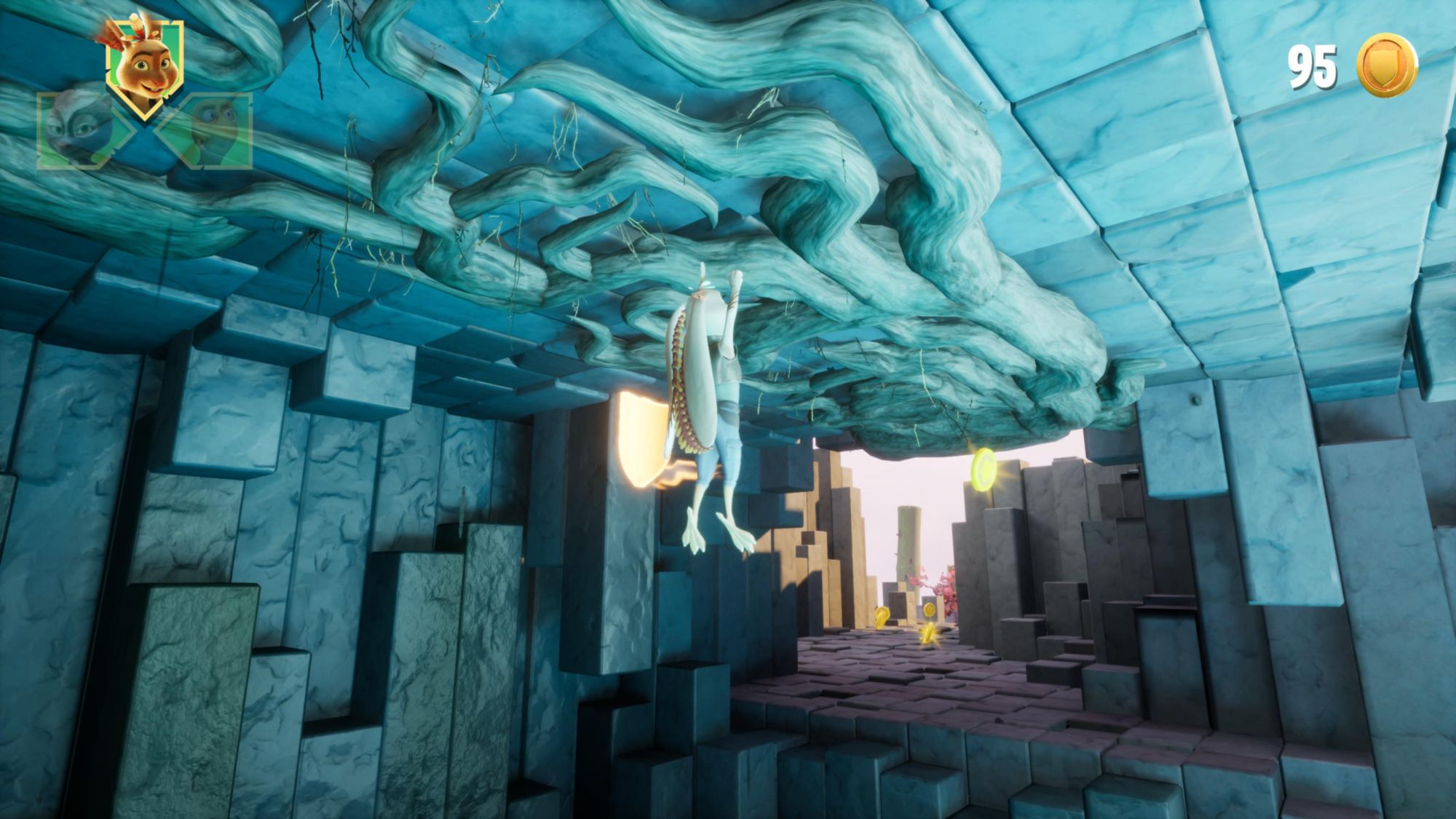Image resolution: width=1456 pixels, height=819 pixels.
Task: Switch to the faded skunk character portrait
Action: pyautogui.click(x=78, y=131)
